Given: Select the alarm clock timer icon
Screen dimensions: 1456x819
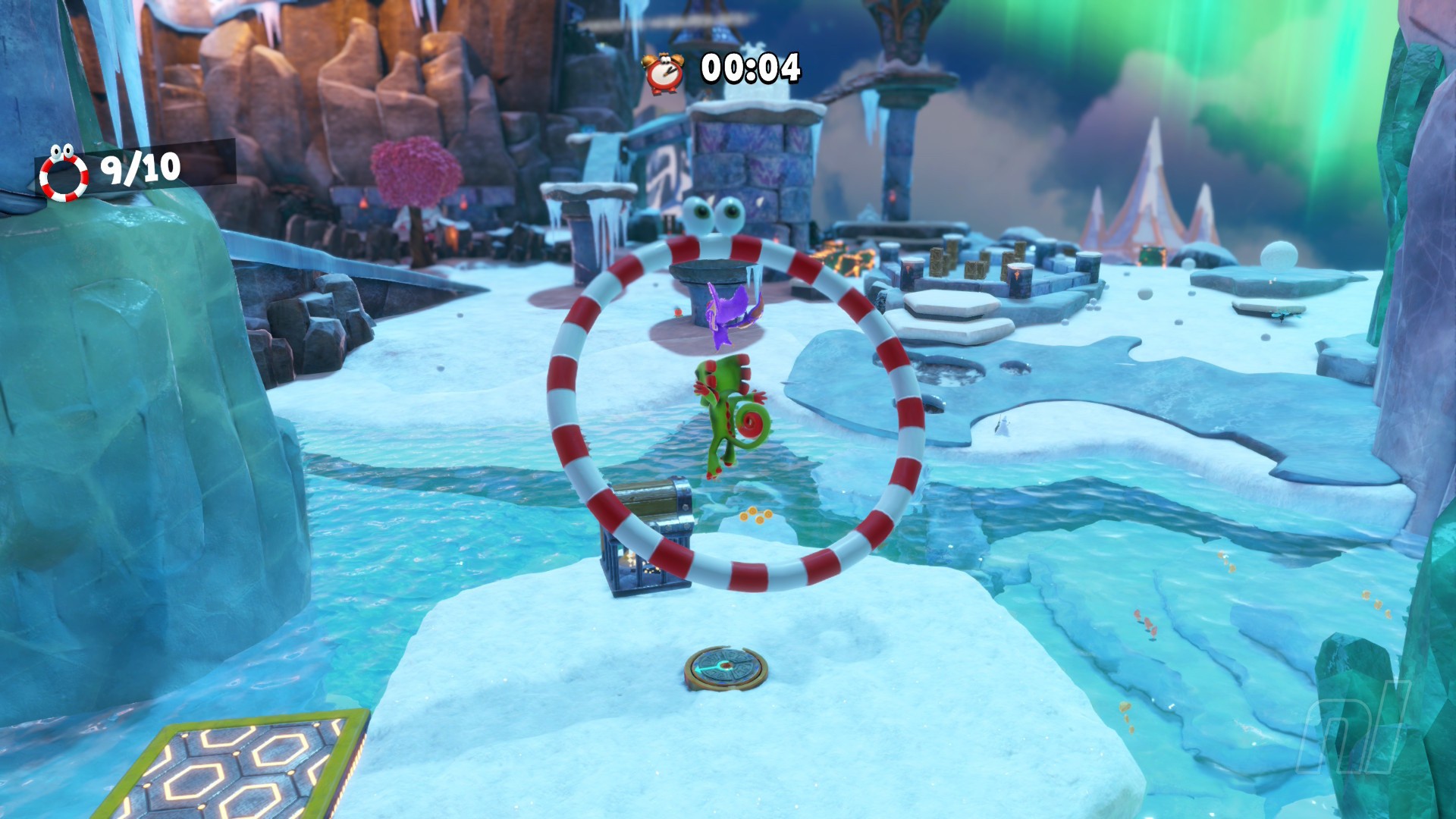Looking at the screenshot, I should (x=663, y=72).
